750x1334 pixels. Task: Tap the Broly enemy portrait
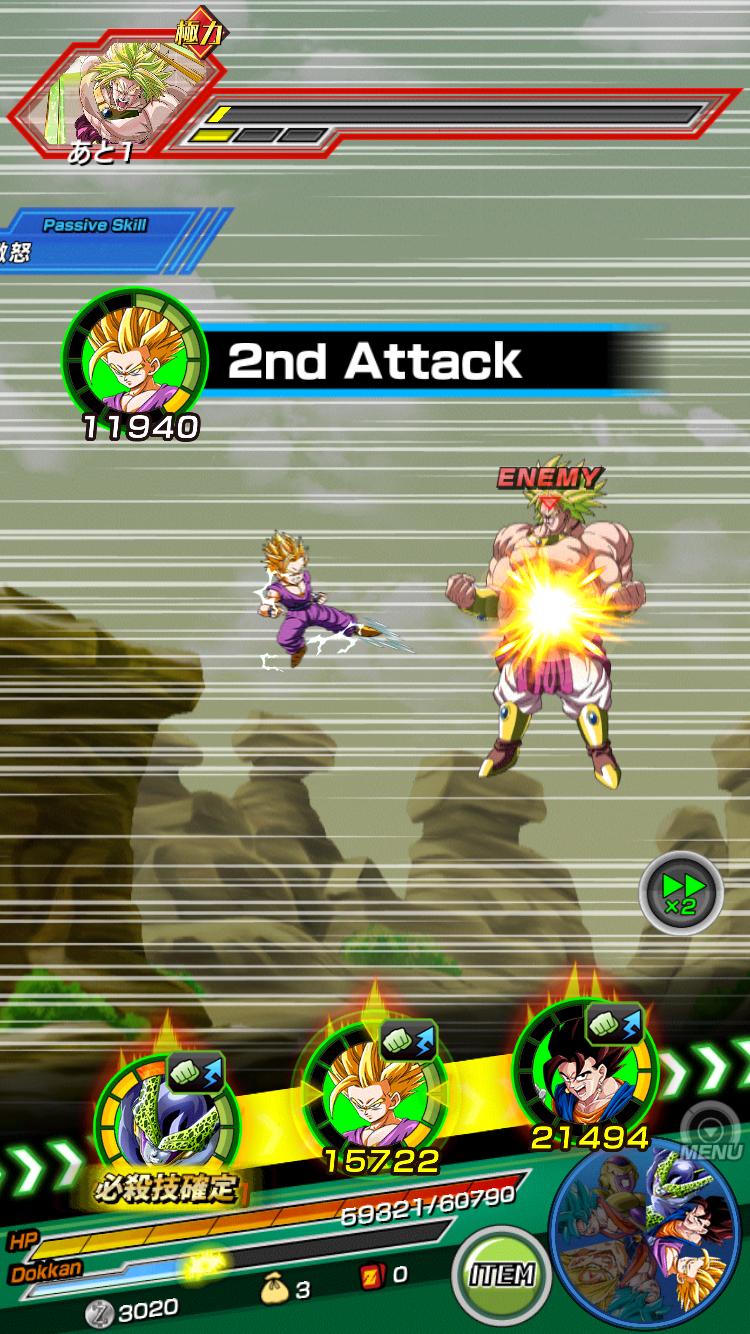coord(118,93)
